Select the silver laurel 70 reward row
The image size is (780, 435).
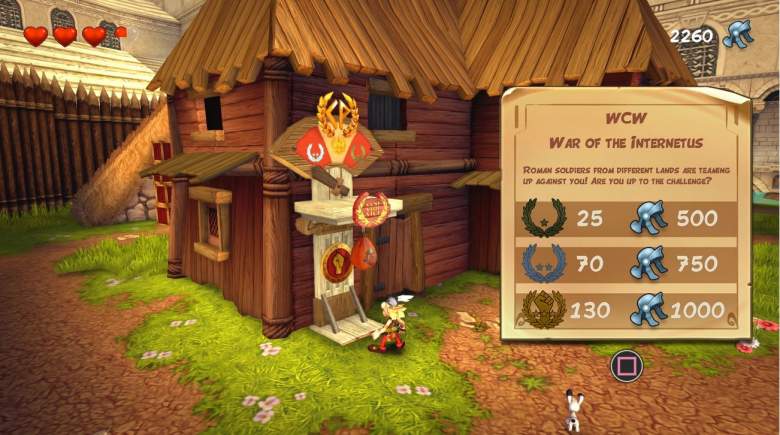coord(625,264)
